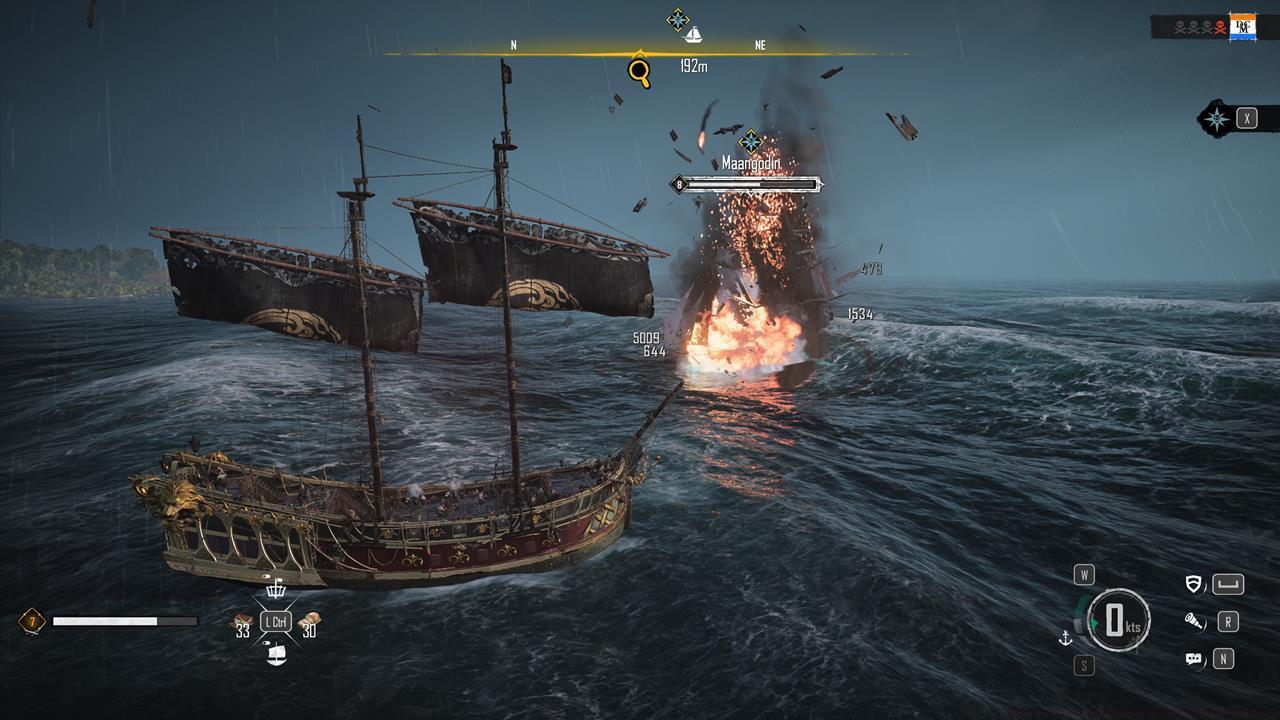Viewport: 1280px width, 720px height.
Task: Click the anchor icon near the speedometer
Action: pyautogui.click(x=1065, y=638)
